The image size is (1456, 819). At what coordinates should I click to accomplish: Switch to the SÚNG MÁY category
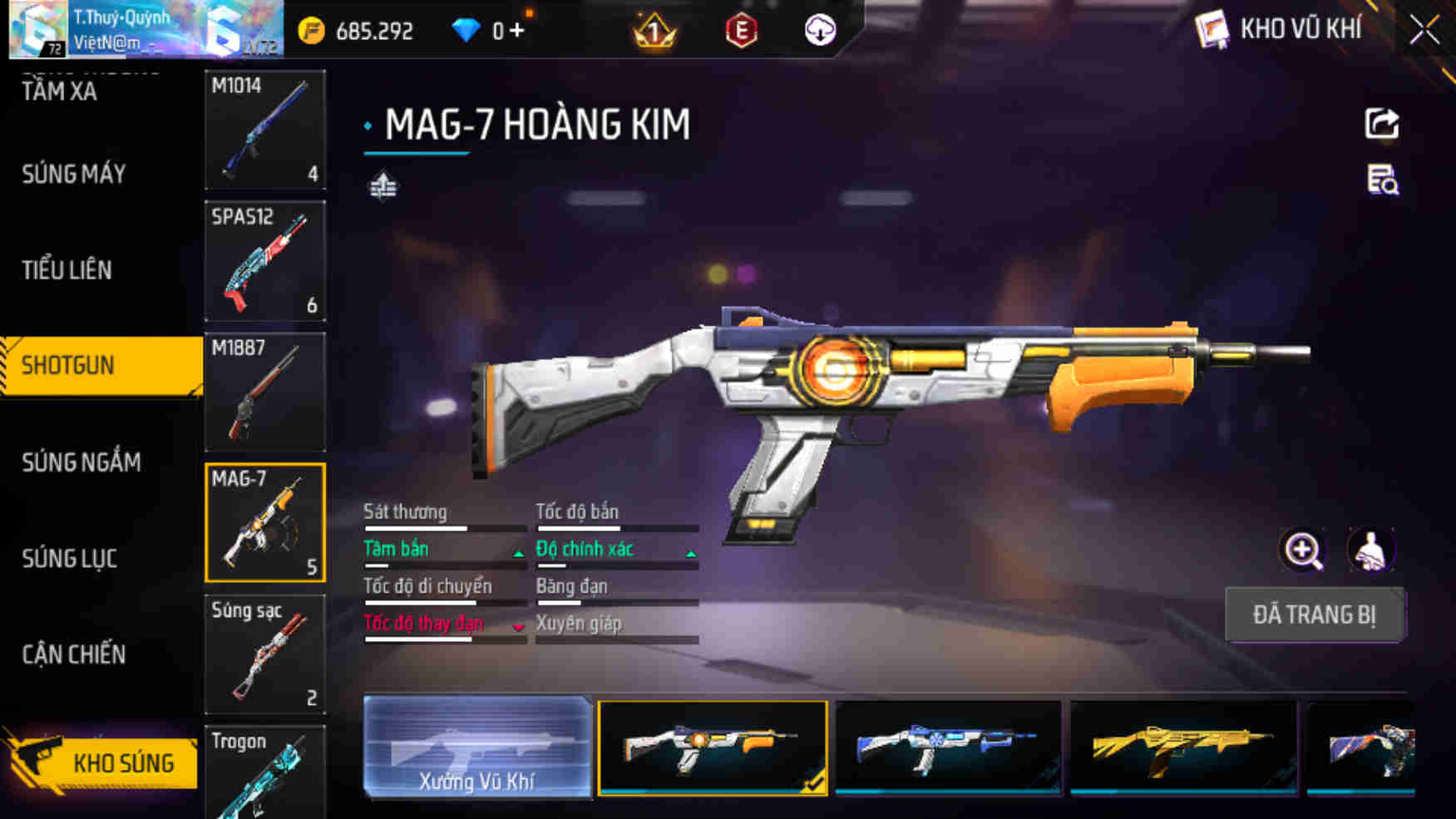[74, 174]
